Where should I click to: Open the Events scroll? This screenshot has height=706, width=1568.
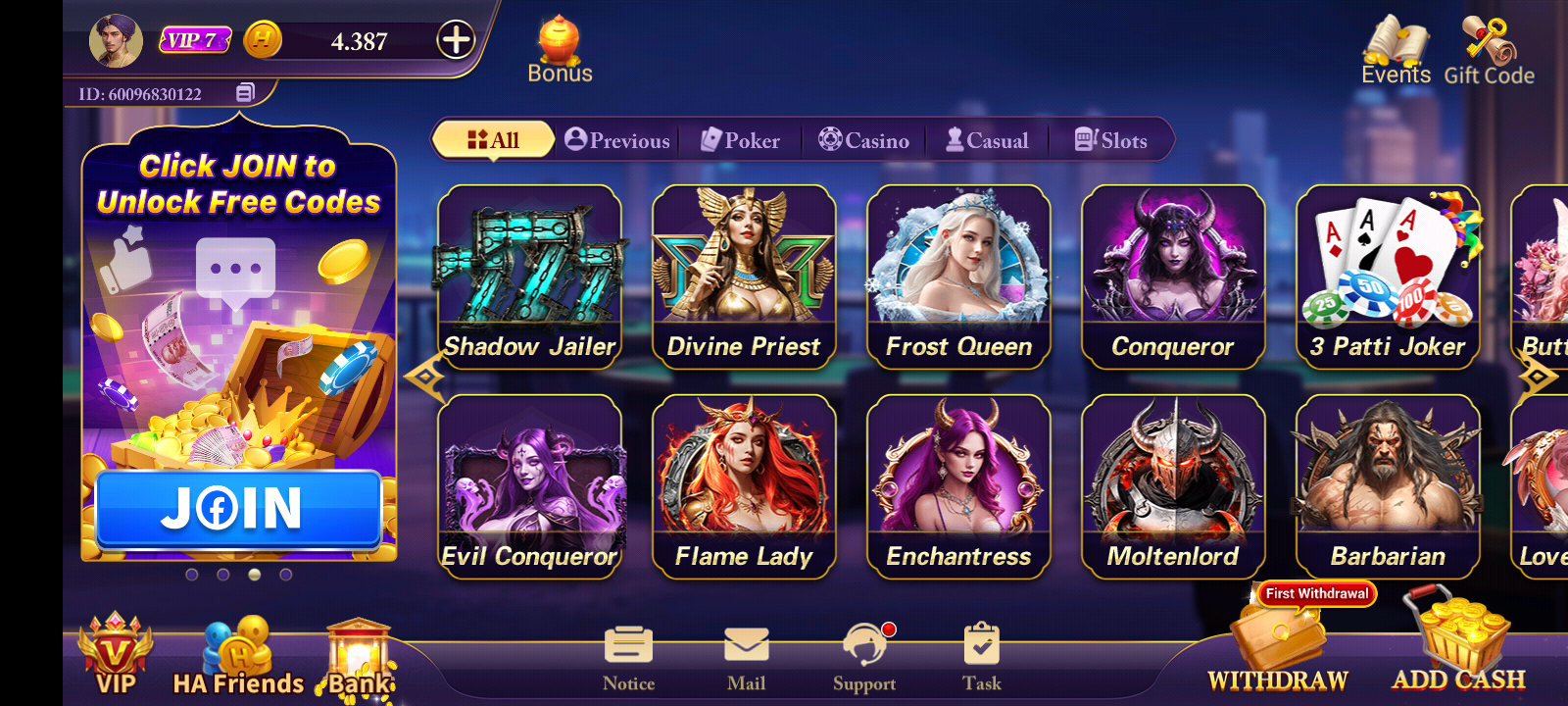coord(1396,50)
